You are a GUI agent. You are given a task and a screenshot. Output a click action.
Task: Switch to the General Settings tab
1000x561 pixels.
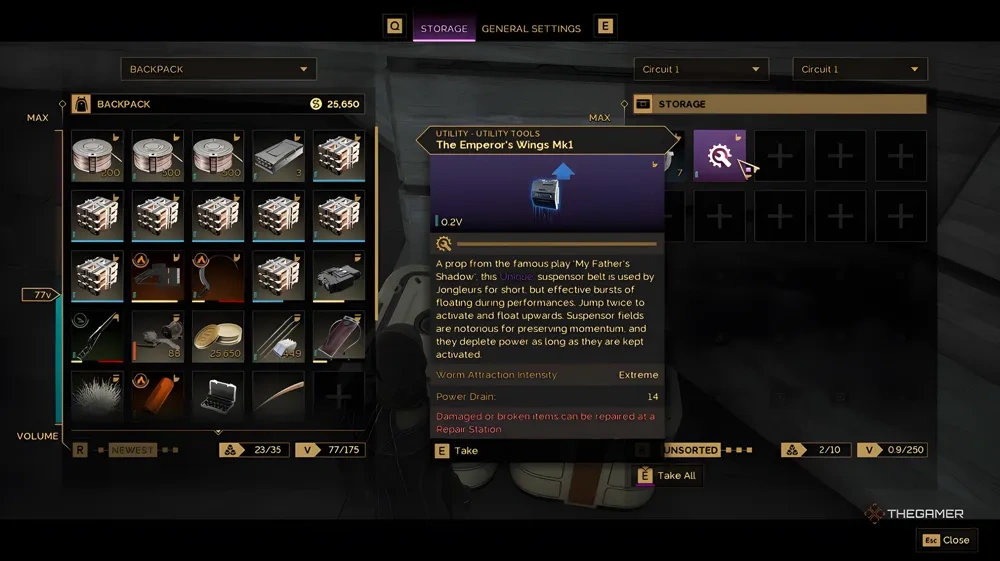pos(531,29)
